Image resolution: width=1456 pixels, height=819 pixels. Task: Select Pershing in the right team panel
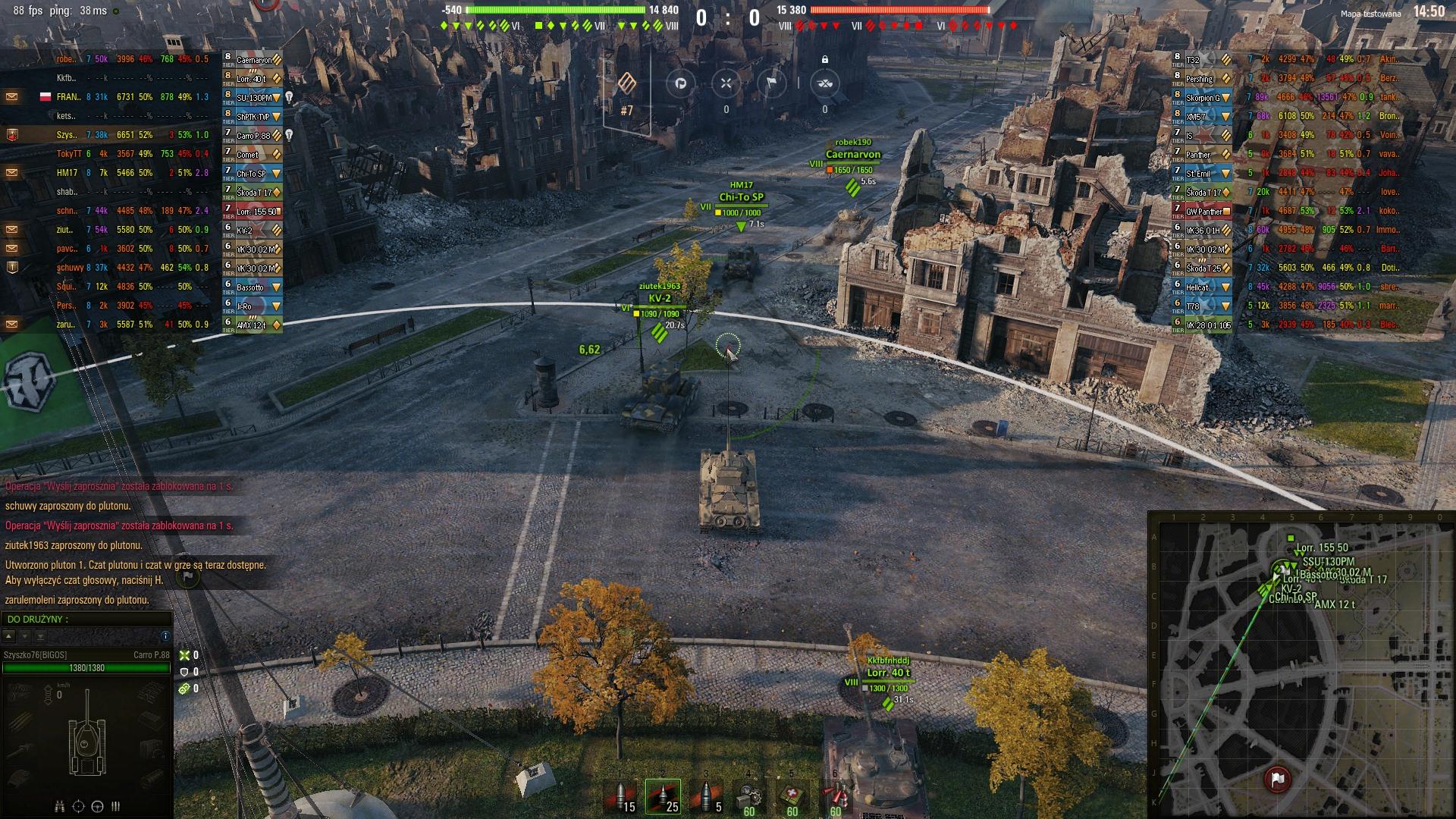(1198, 78)
